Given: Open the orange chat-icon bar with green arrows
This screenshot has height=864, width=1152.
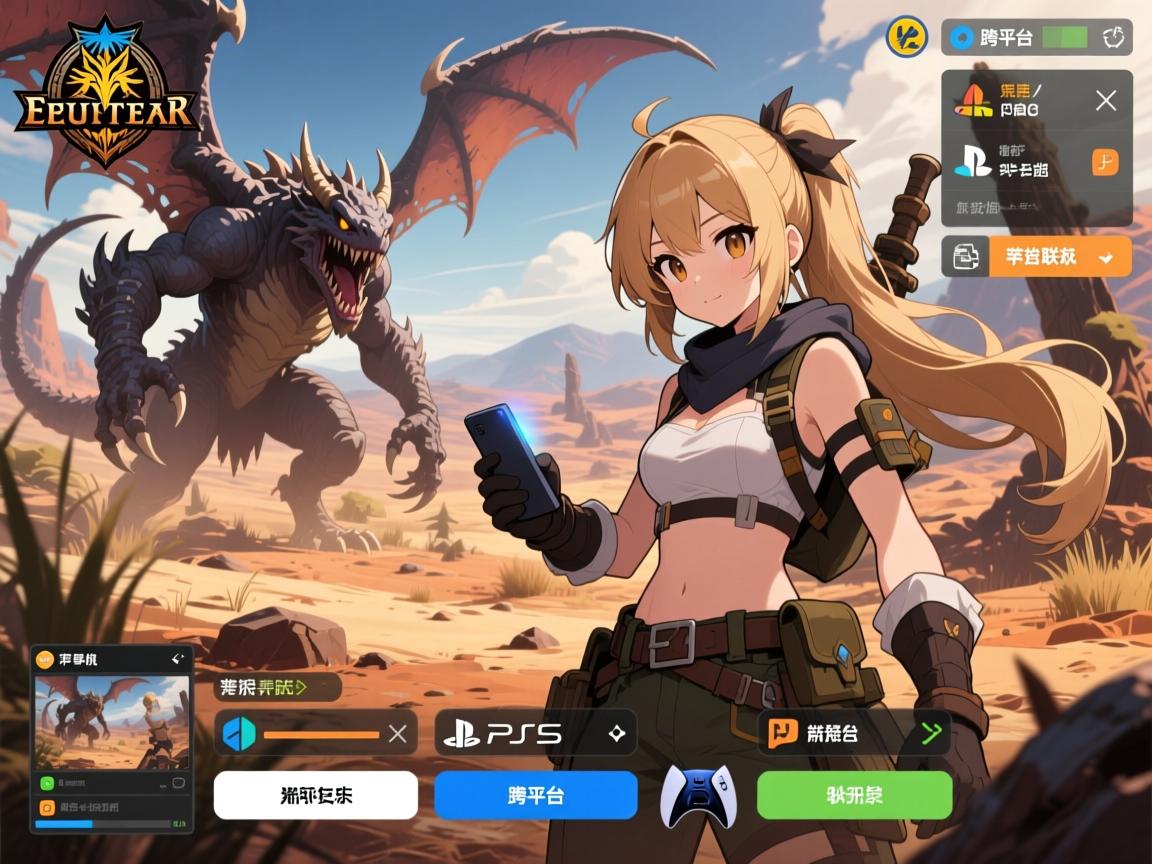Looking at the screenshot, I should pos(854,733).
